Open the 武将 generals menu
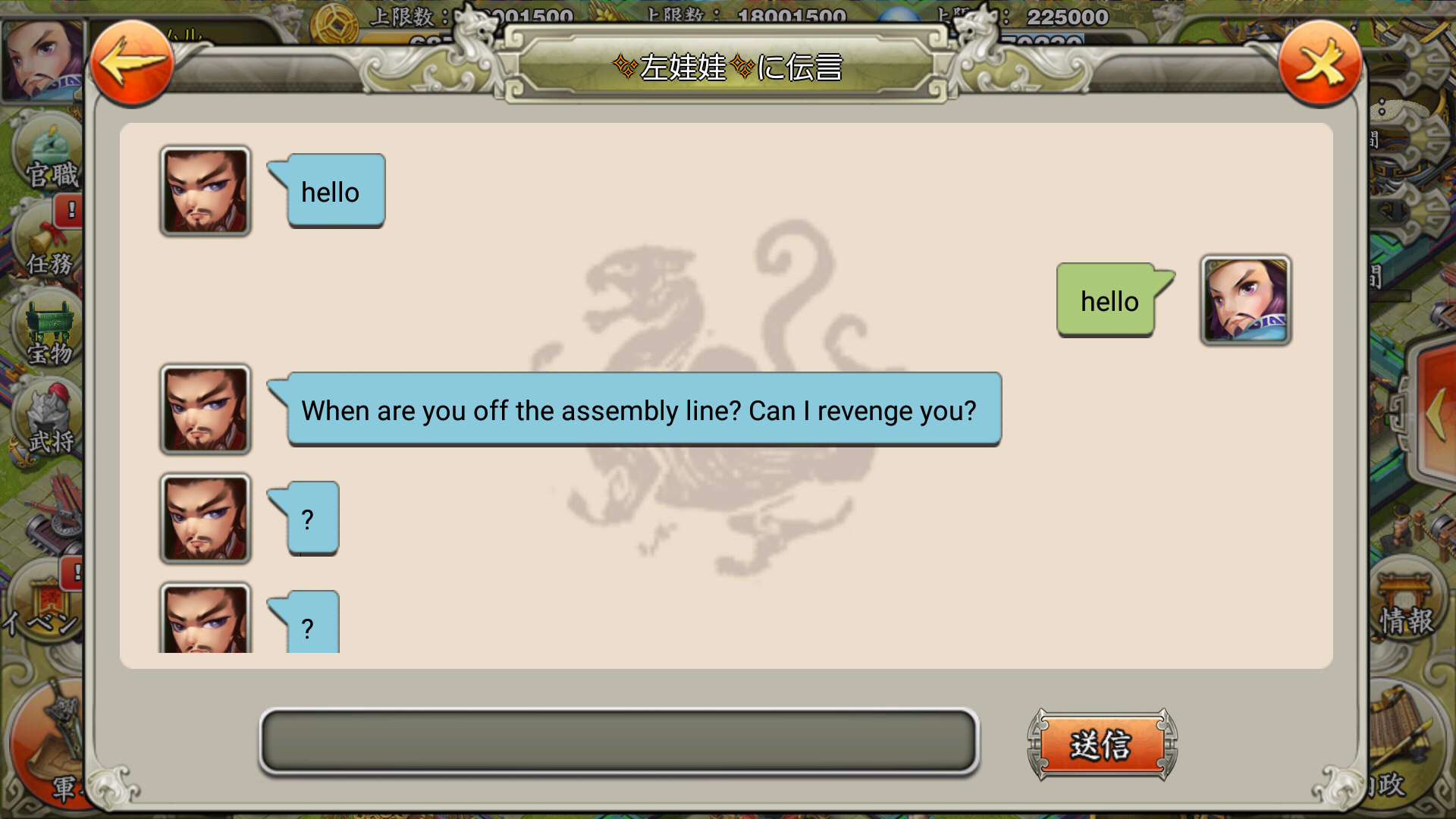Viewport: 1456px width, 819px height. coord(49,422)
